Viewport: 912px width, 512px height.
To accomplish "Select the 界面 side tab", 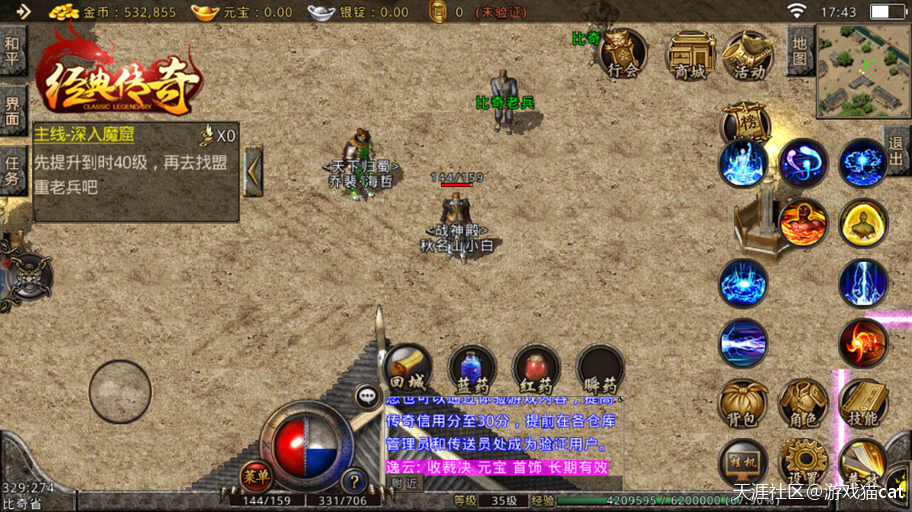I will click(12, 110).
